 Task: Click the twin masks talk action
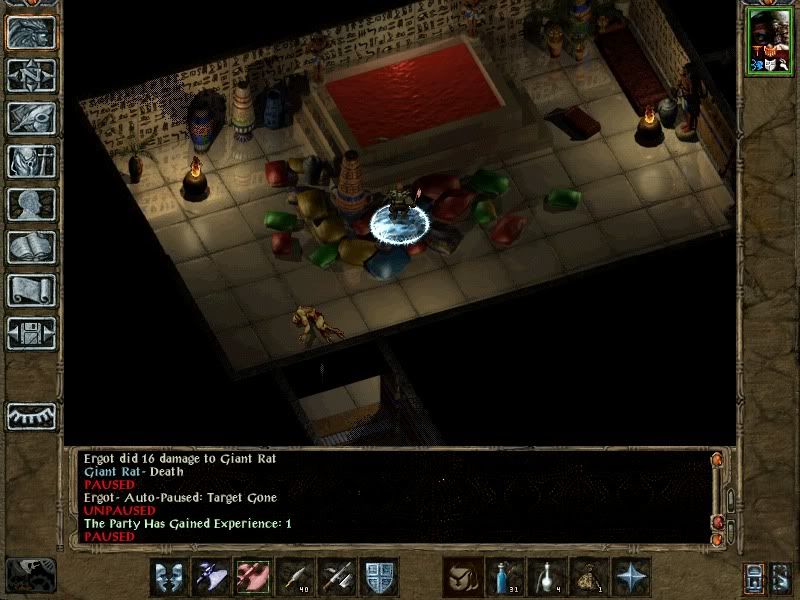(x=169, y=577)
